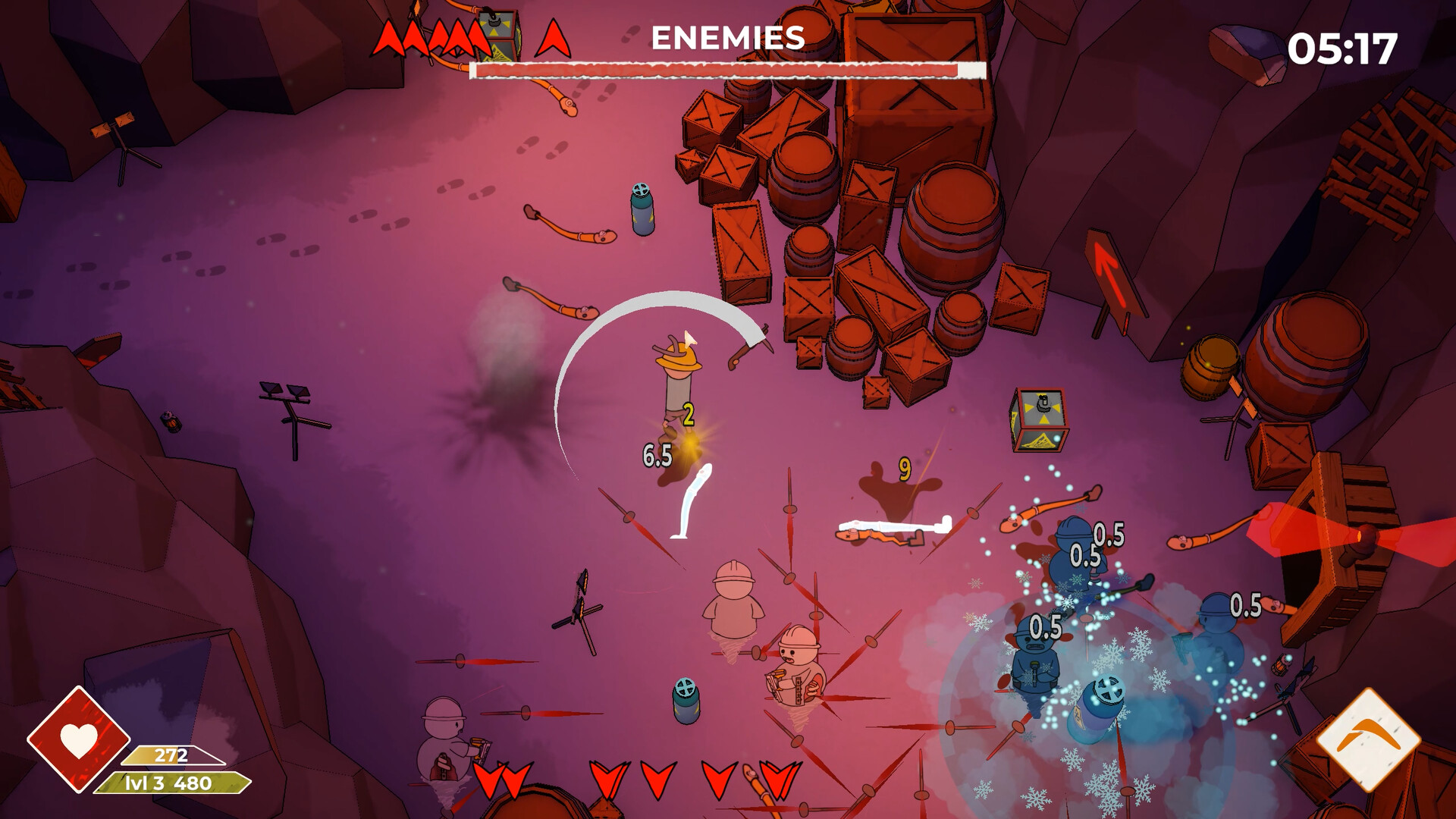Viewport: 1456px width, 819px height.
Task: Toggle the leftmost red enemy indicator arrow
Action: coord(387,34)
